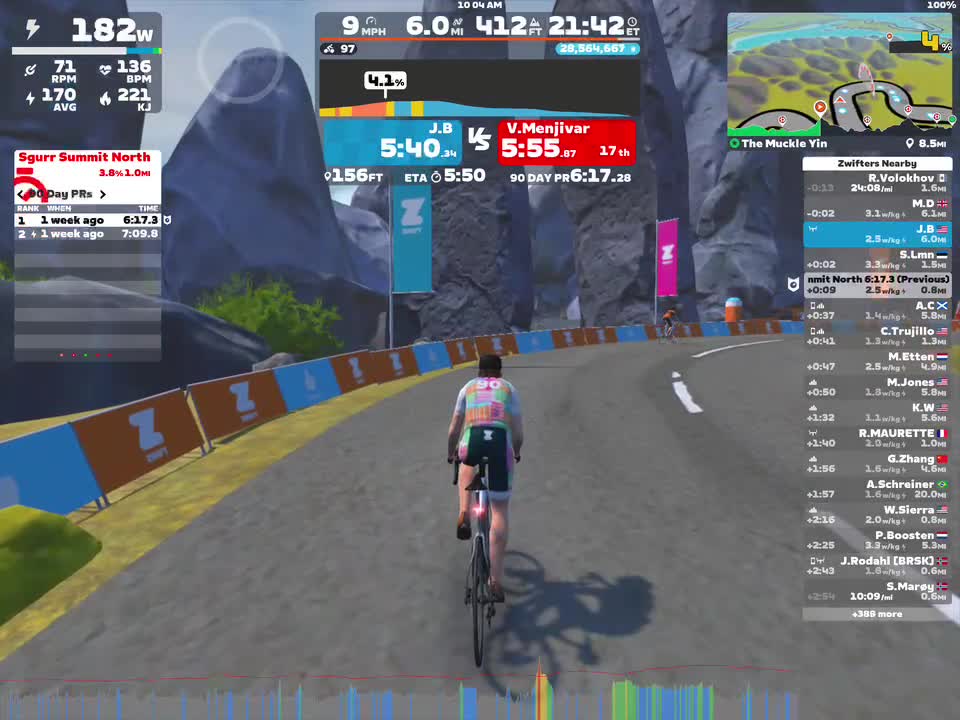960x720 pixels.
Task: Select R.MAURETTE rider row
Action: pyautogui.click(x=877, y=439)
